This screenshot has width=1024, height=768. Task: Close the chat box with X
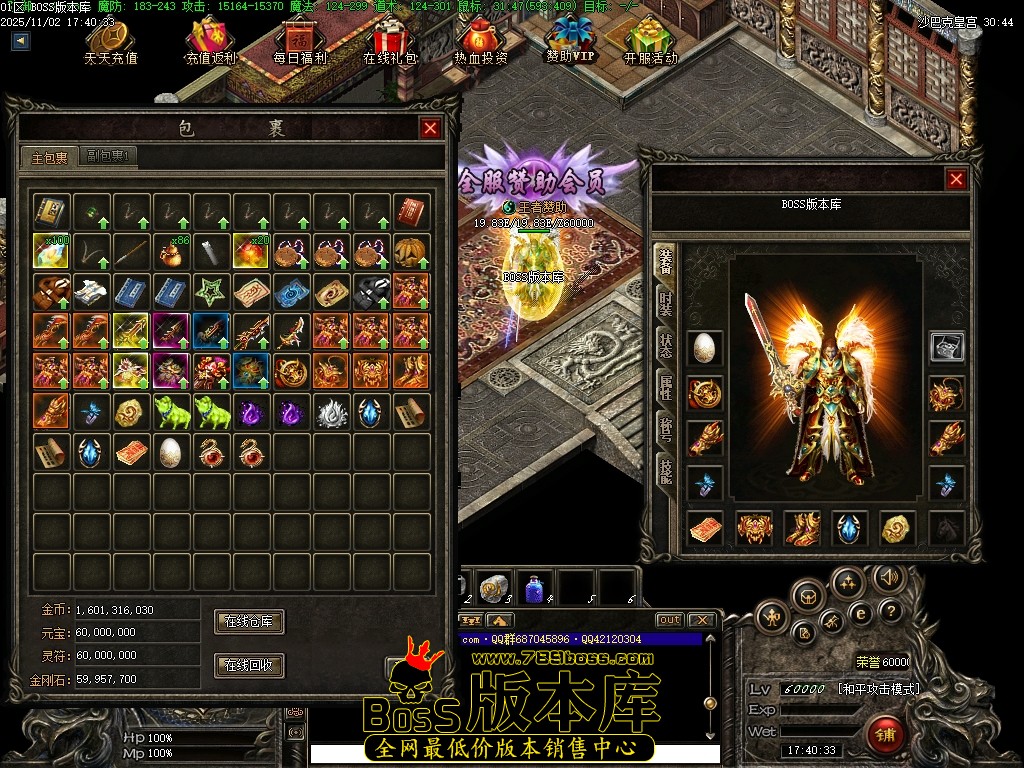click(x=702, y=620)
